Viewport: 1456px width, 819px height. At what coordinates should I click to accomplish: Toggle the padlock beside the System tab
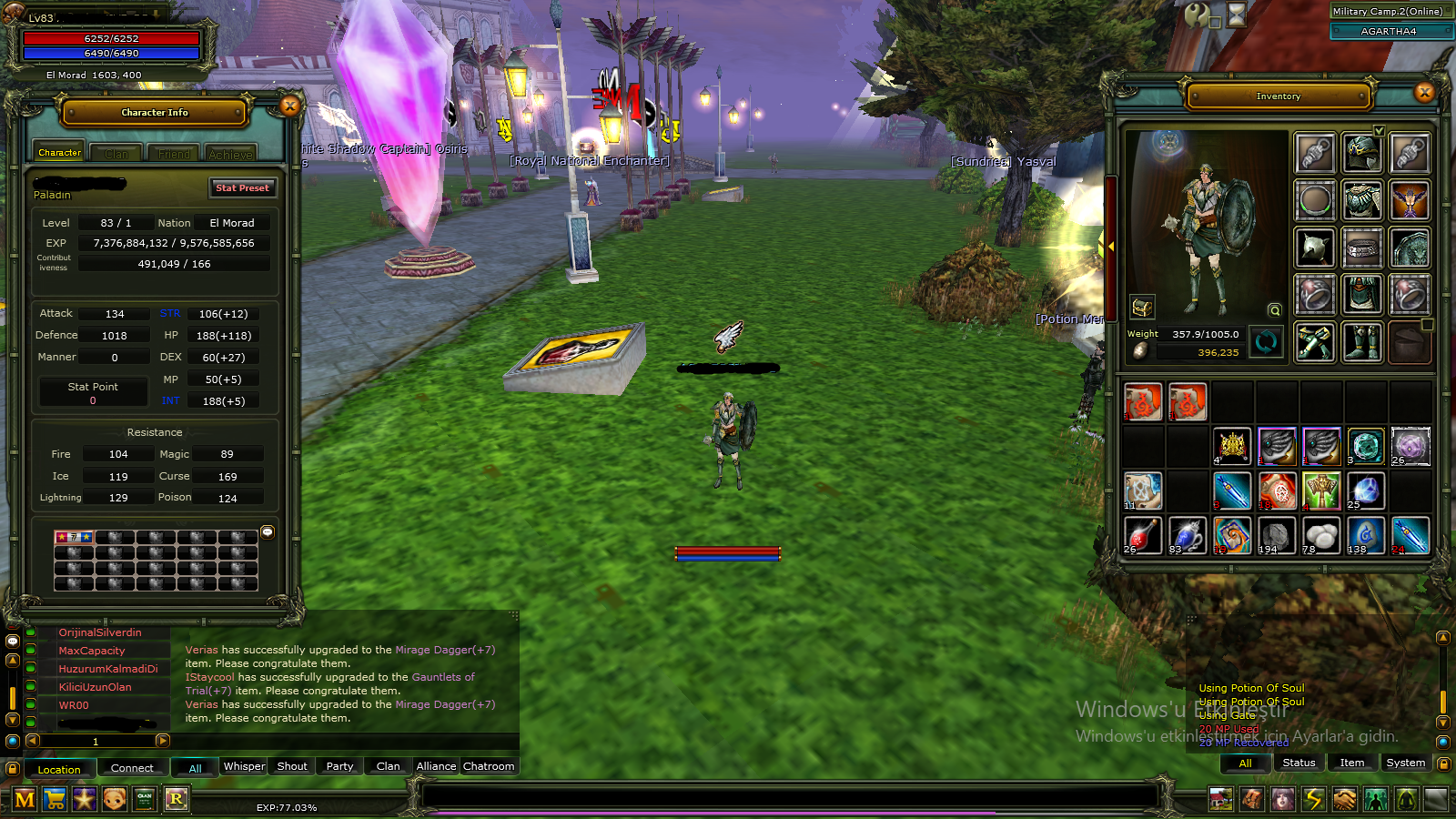(x=1444, y=763)
